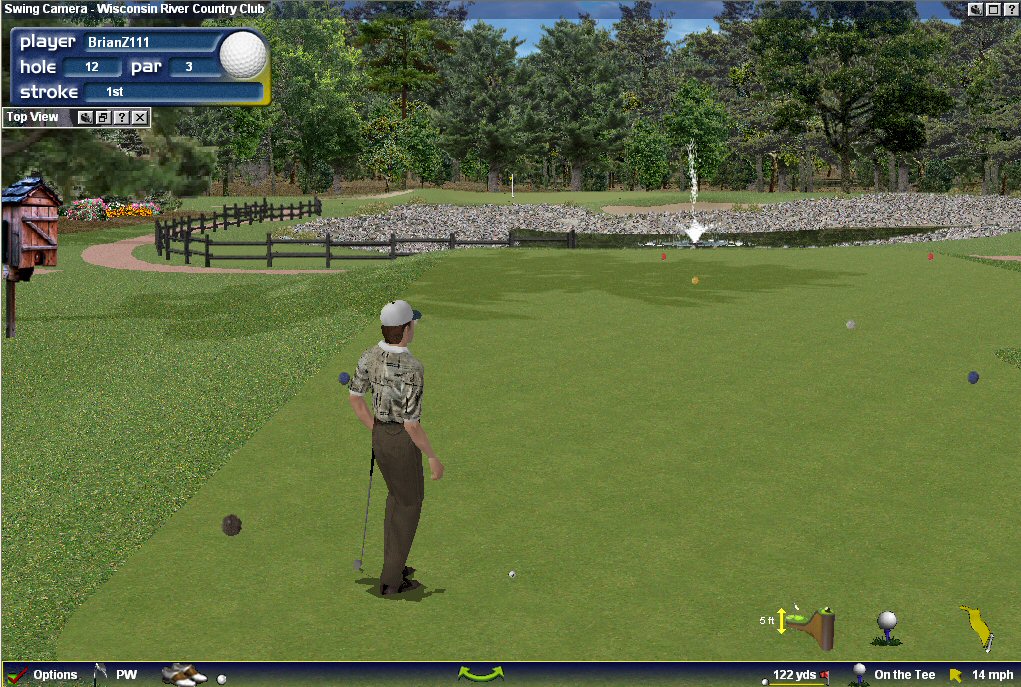Screen dimensions: 1021x687
Task: Select the teed golf ball lie icon
Action: click(x=887, y=627)
